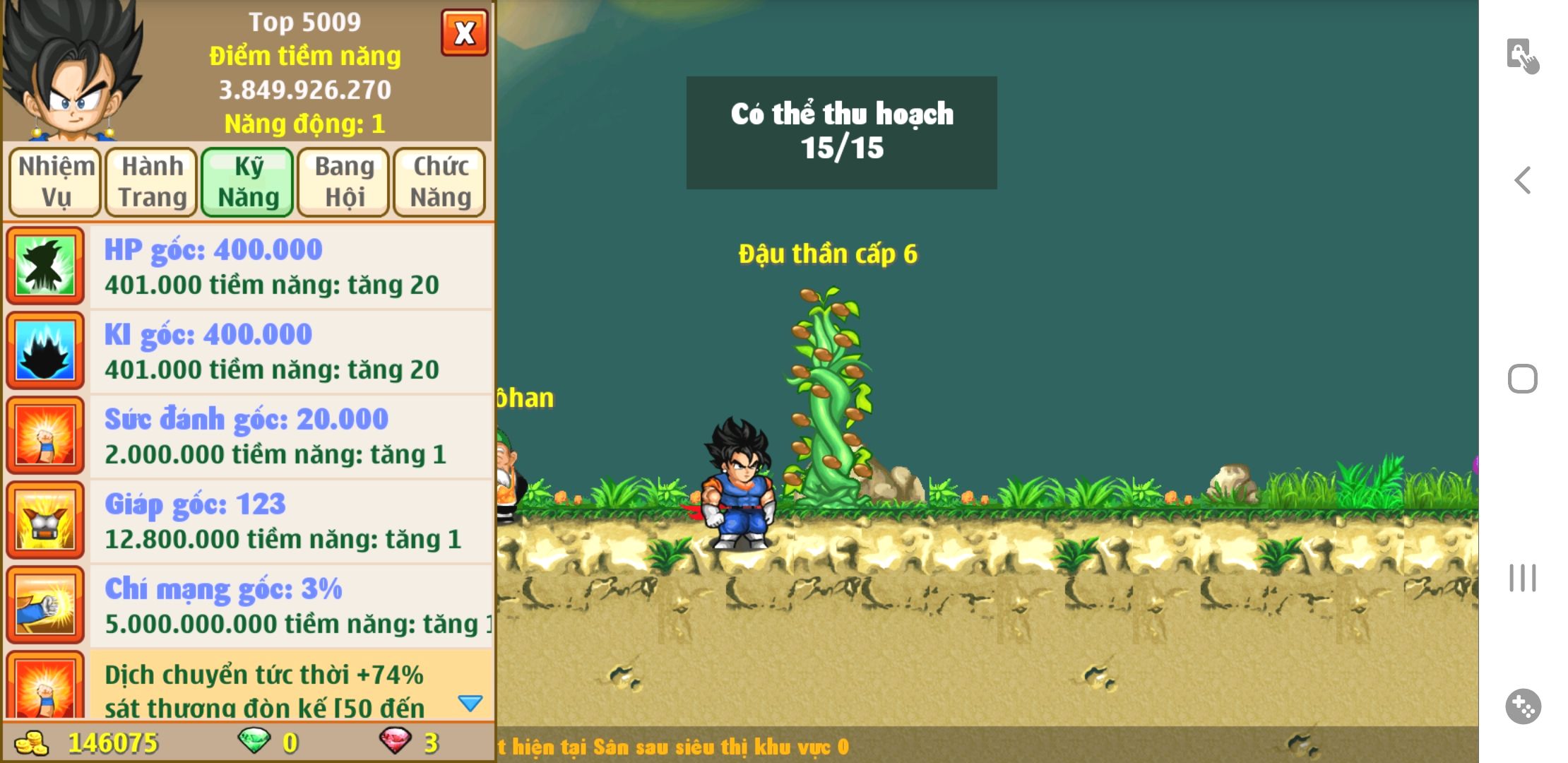
Task: Tap the touch-lock icon in side bar
Action: click(1523, 56)
